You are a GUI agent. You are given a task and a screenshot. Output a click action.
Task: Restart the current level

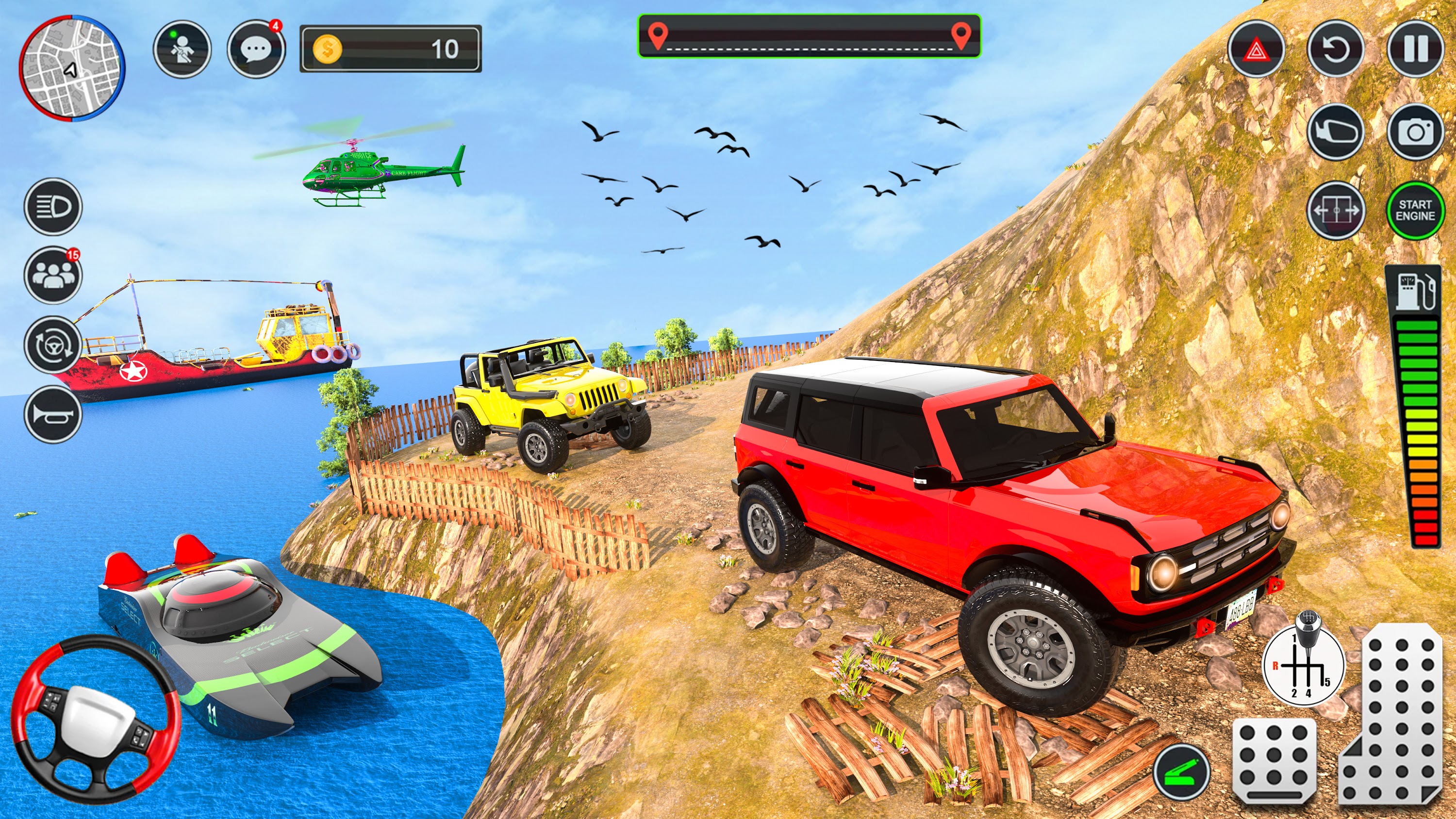1336,48
